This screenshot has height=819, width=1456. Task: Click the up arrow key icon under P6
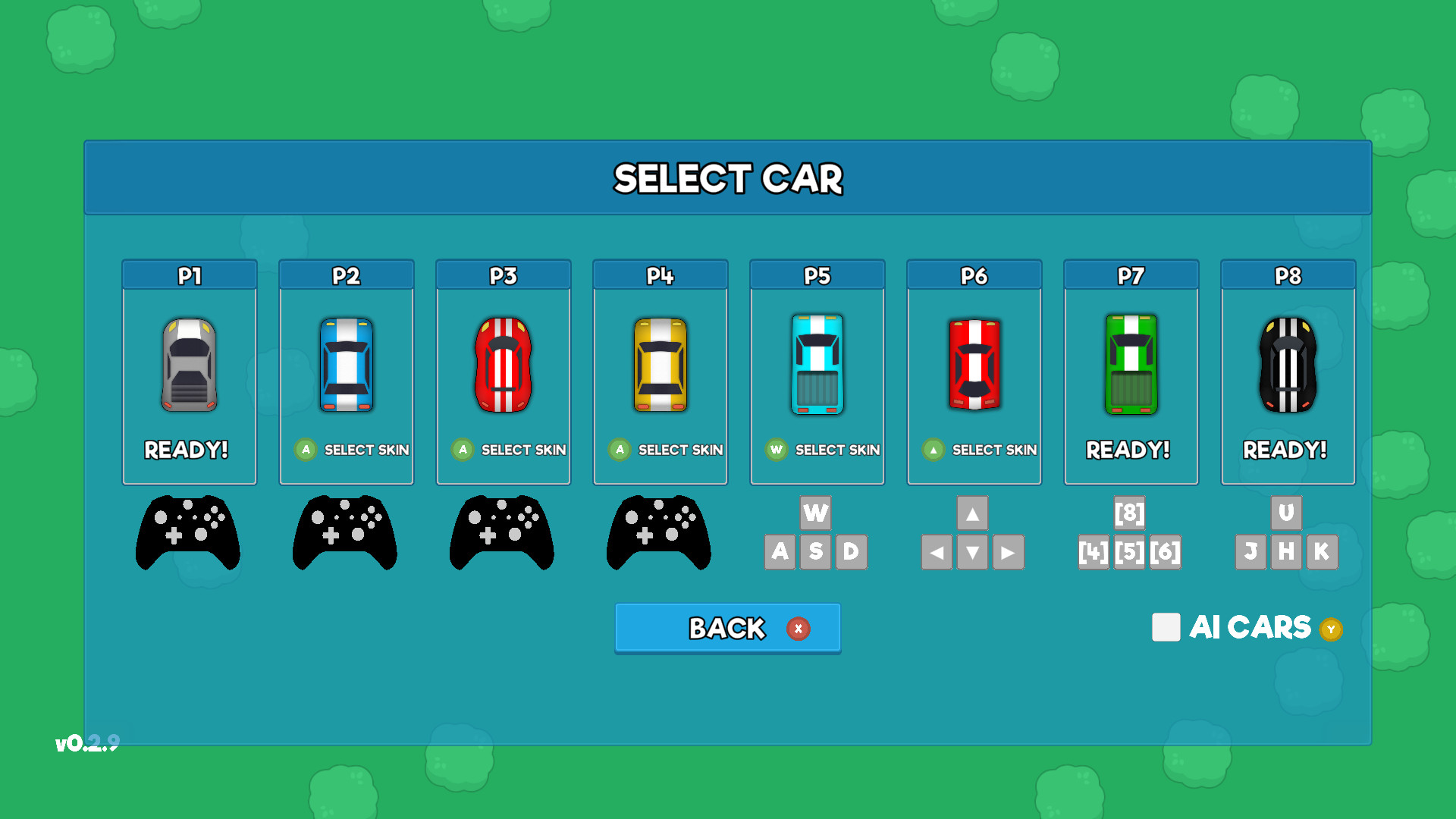974,513
